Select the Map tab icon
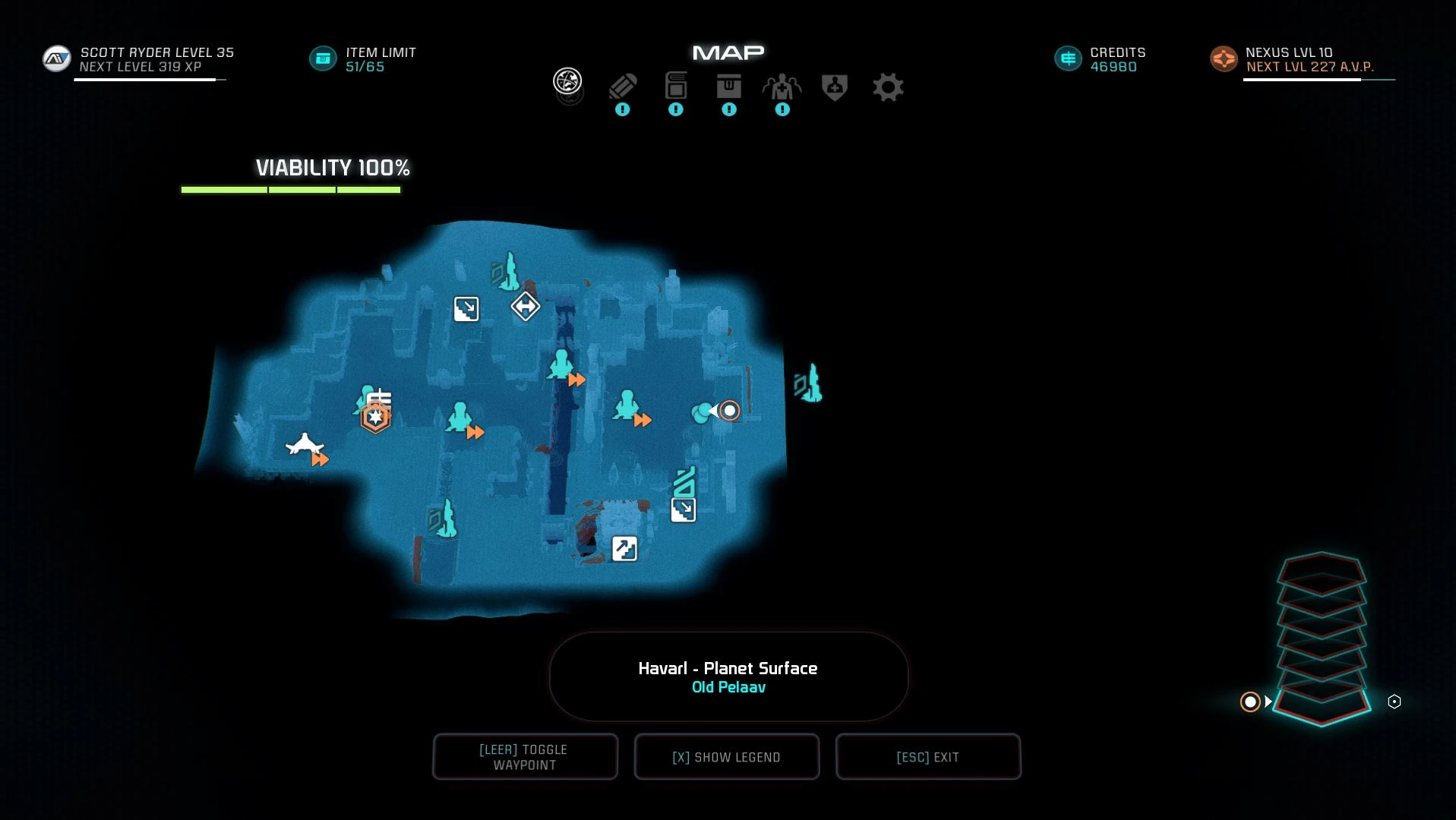The width and height of the screenshot is (1456, 820). click(x=567, y=81)
